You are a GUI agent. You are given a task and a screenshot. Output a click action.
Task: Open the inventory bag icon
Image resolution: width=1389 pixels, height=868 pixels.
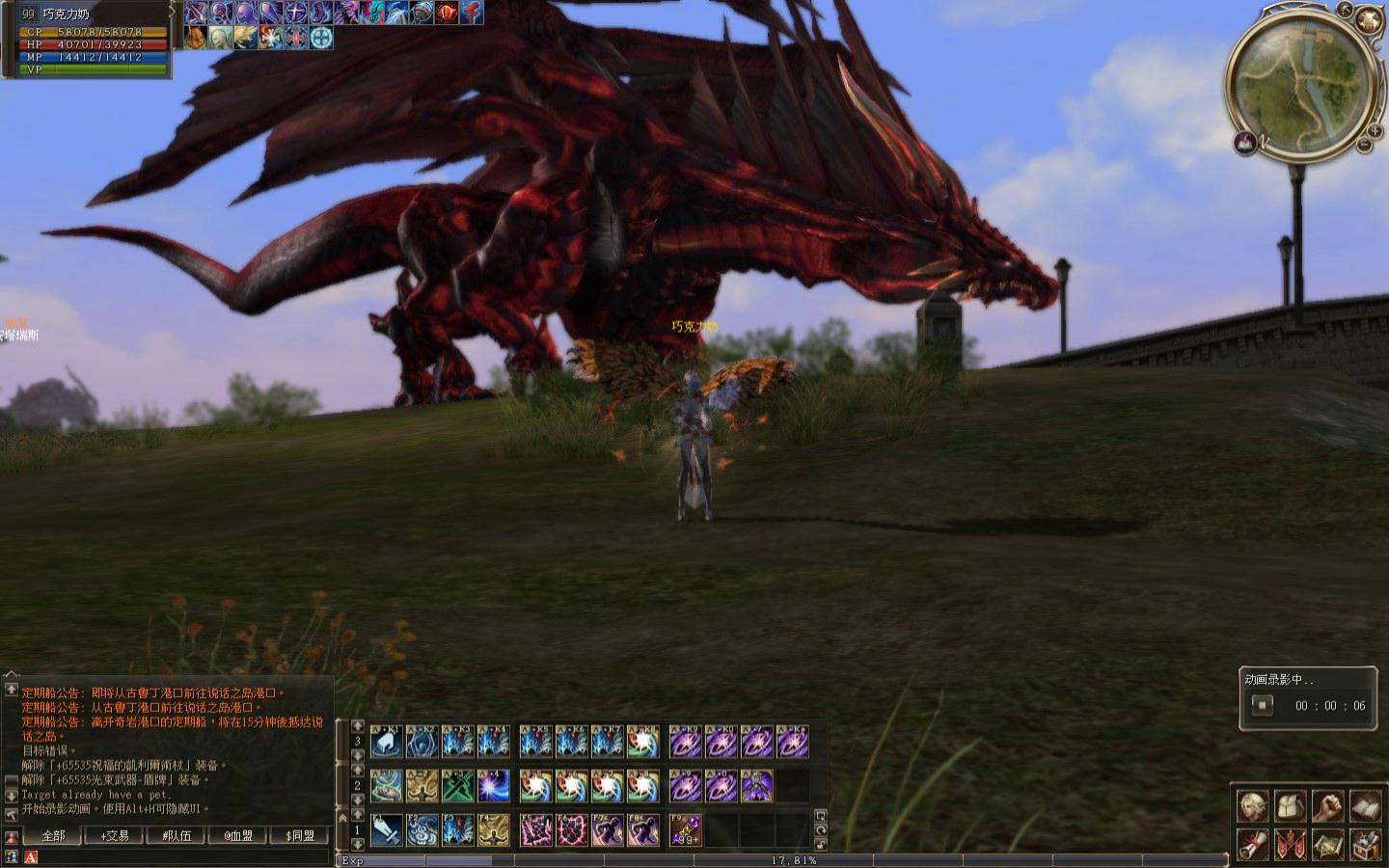1290,806
